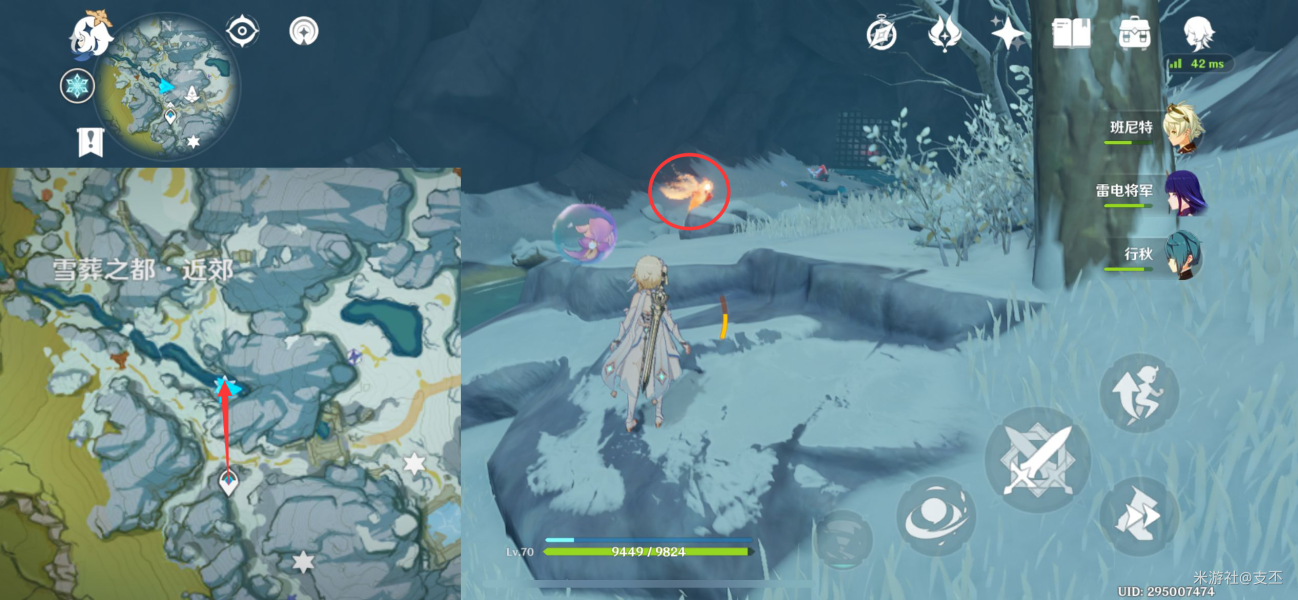Switch to party member 班尼特
1298x600 pixels.
pyautogui.click(x=1185, y=129)
